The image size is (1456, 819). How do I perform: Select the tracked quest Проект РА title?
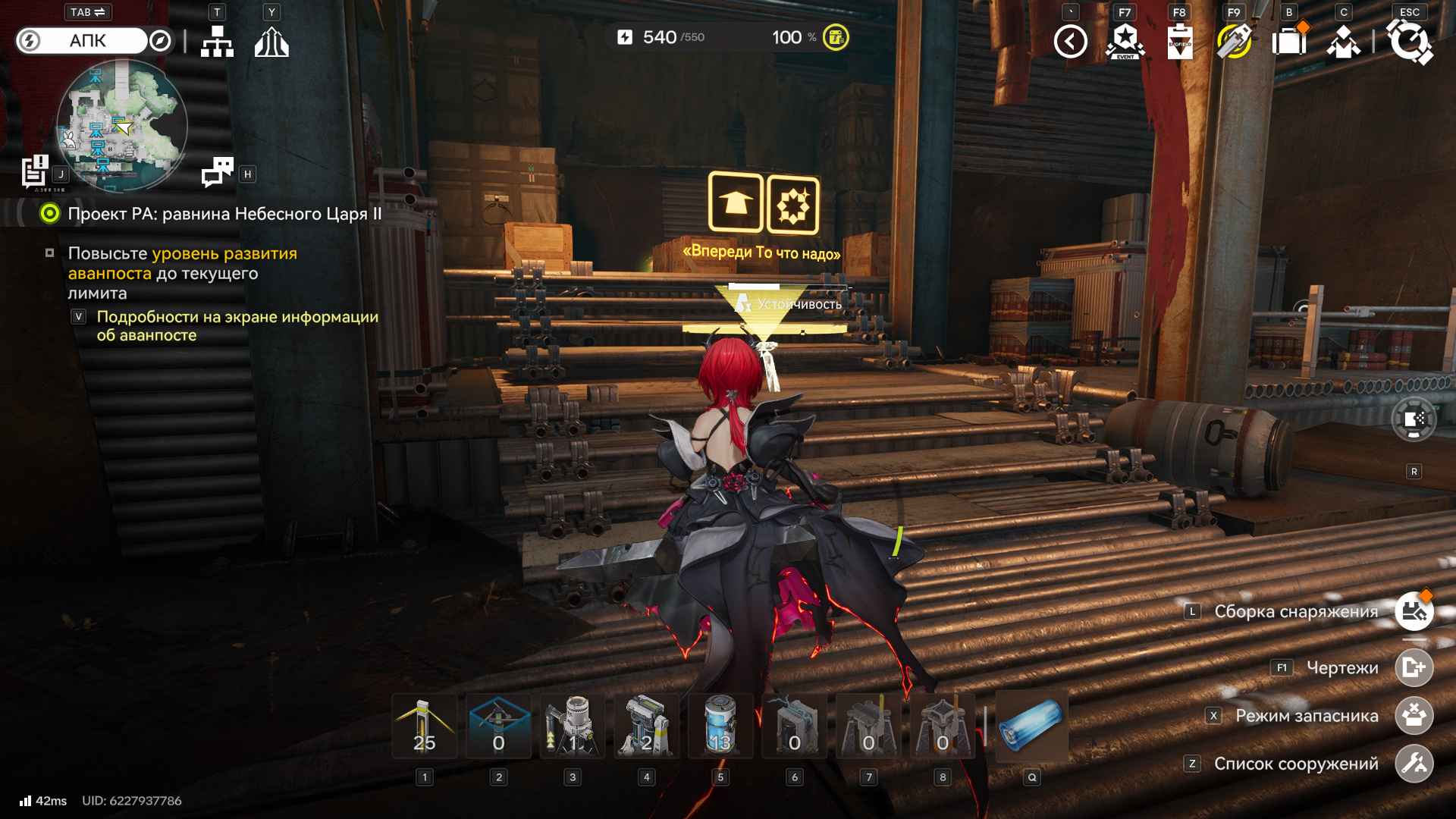224,214
